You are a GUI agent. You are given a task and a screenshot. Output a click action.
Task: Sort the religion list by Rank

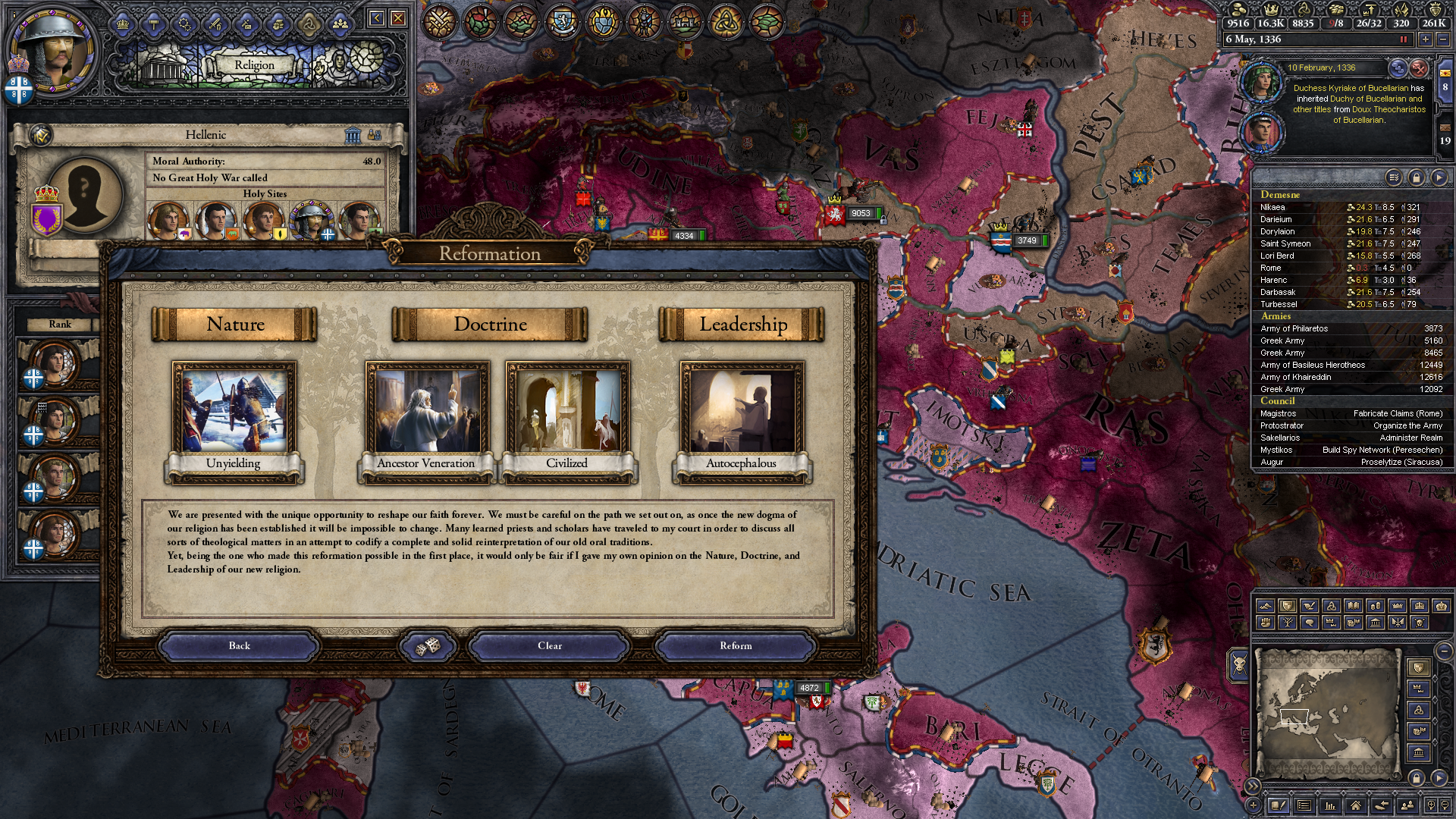point(60,324)
